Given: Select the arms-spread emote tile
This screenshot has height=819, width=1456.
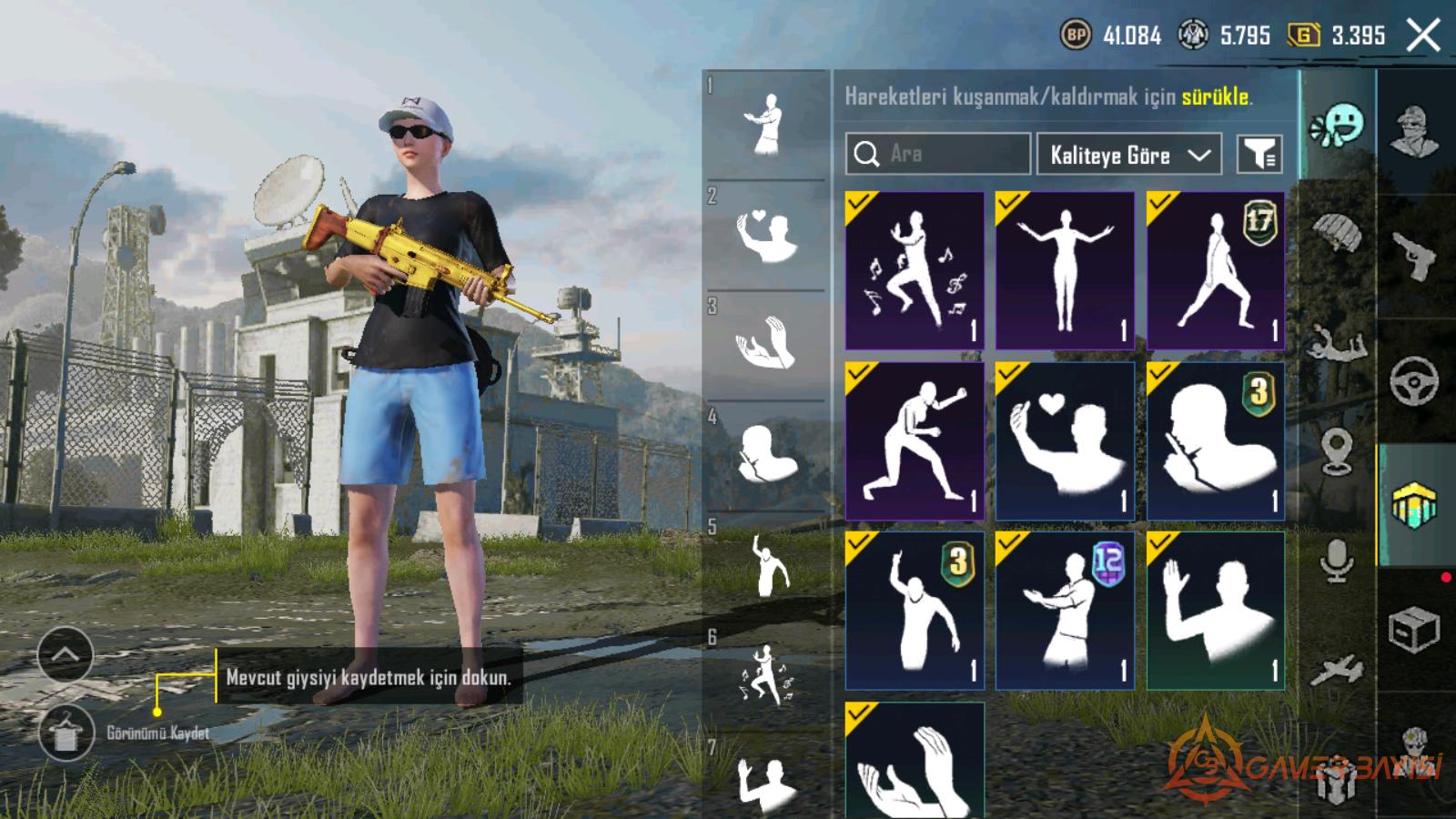Looking at the screenshot, I should (1065, 270).
